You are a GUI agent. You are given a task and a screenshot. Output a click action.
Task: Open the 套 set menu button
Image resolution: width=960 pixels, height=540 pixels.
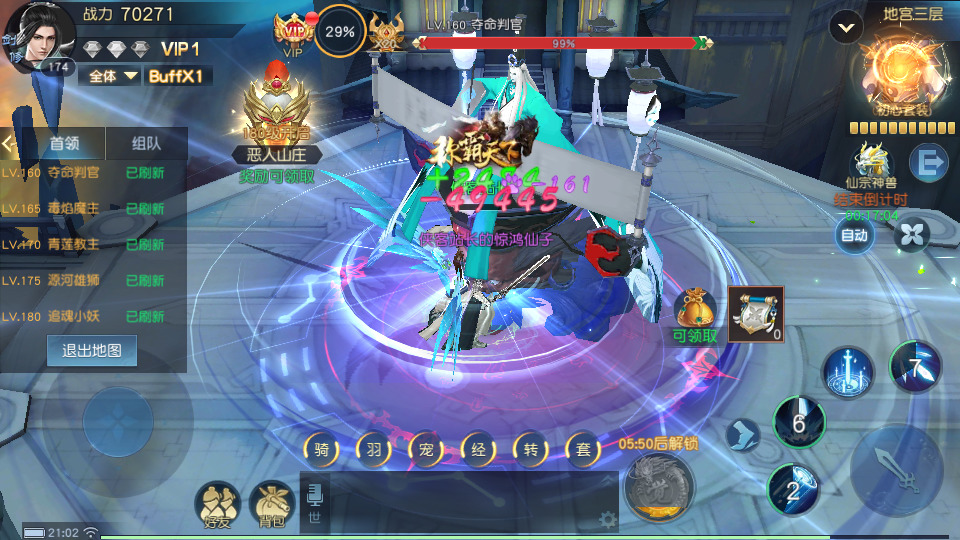(582, 449)
